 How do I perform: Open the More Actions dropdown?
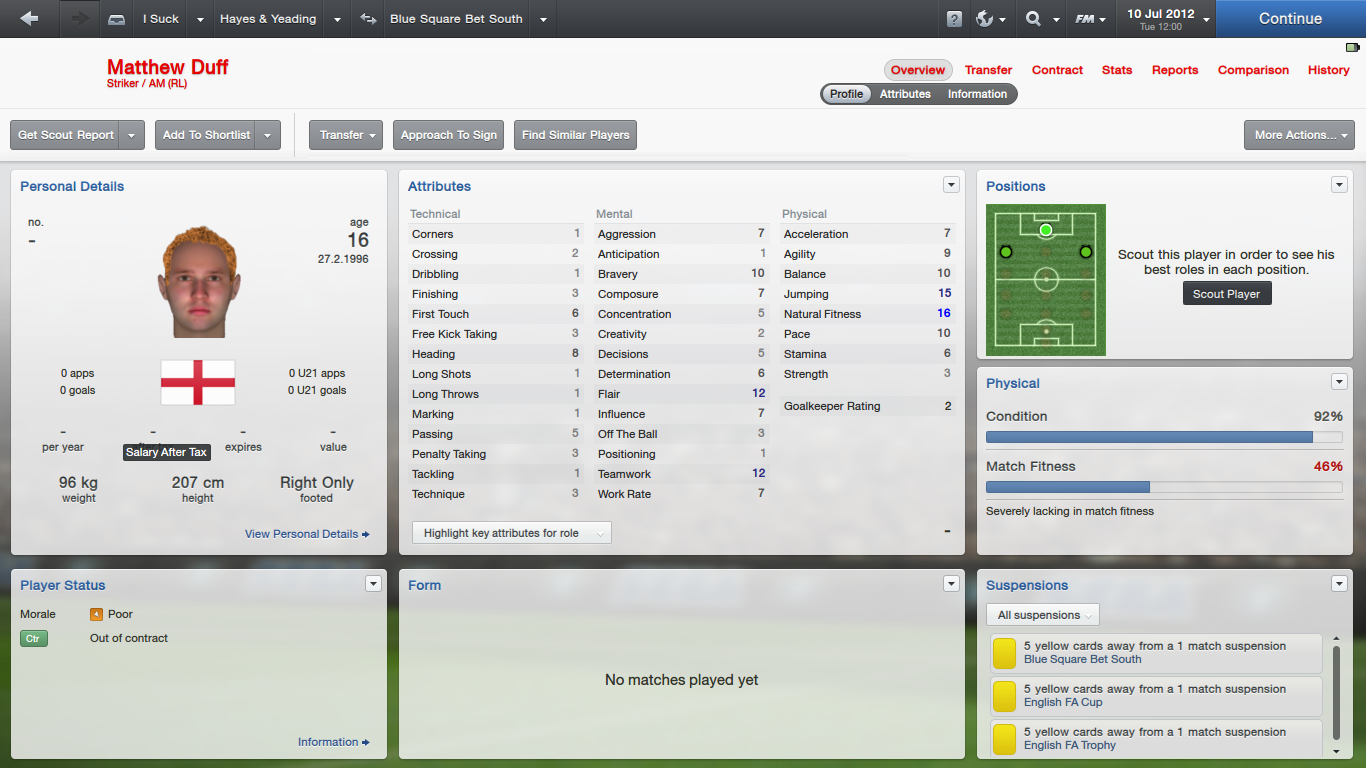pos(1298,135)
